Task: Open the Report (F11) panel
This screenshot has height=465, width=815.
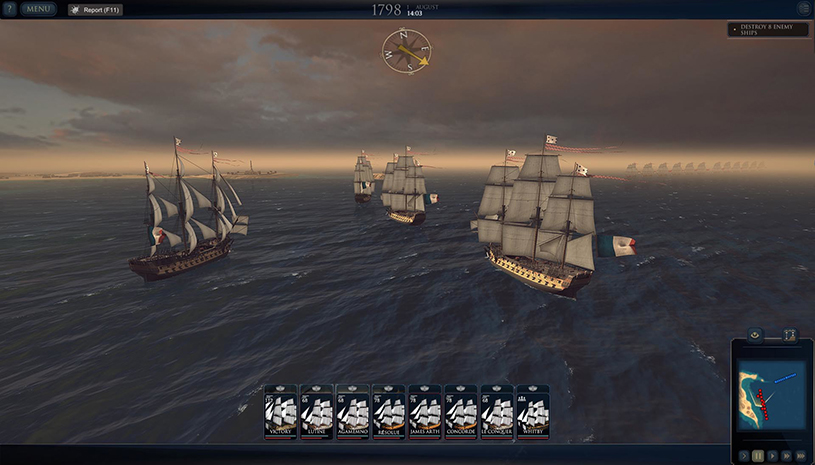Action: click(x=95, y=9)
